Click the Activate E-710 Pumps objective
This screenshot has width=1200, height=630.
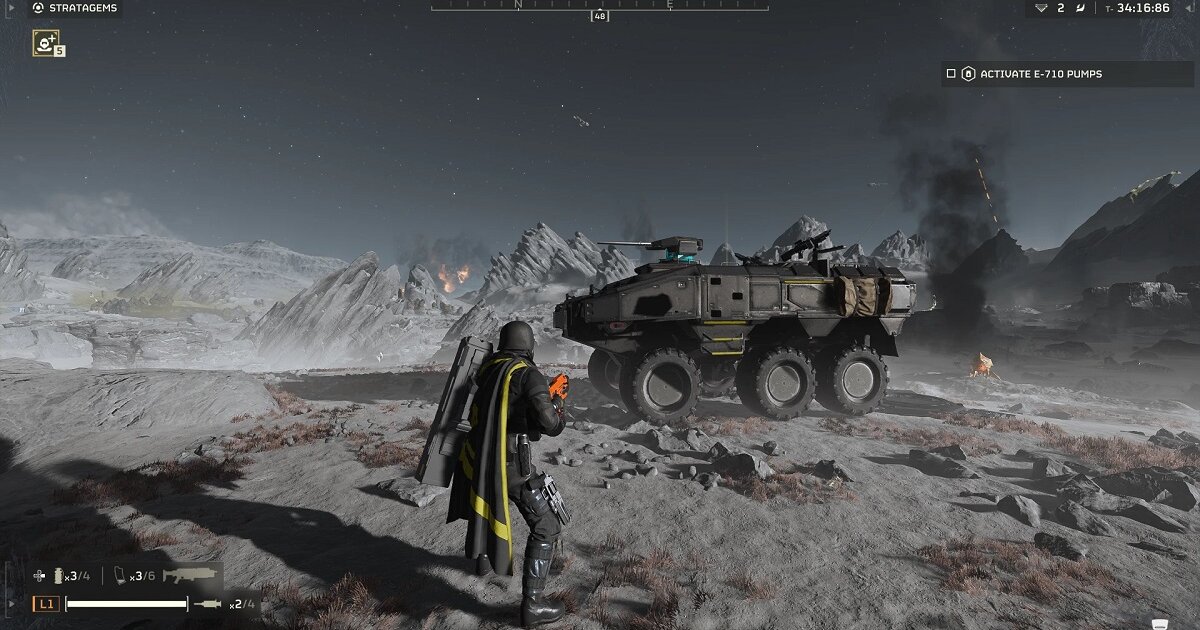(x=1040, y=74)
